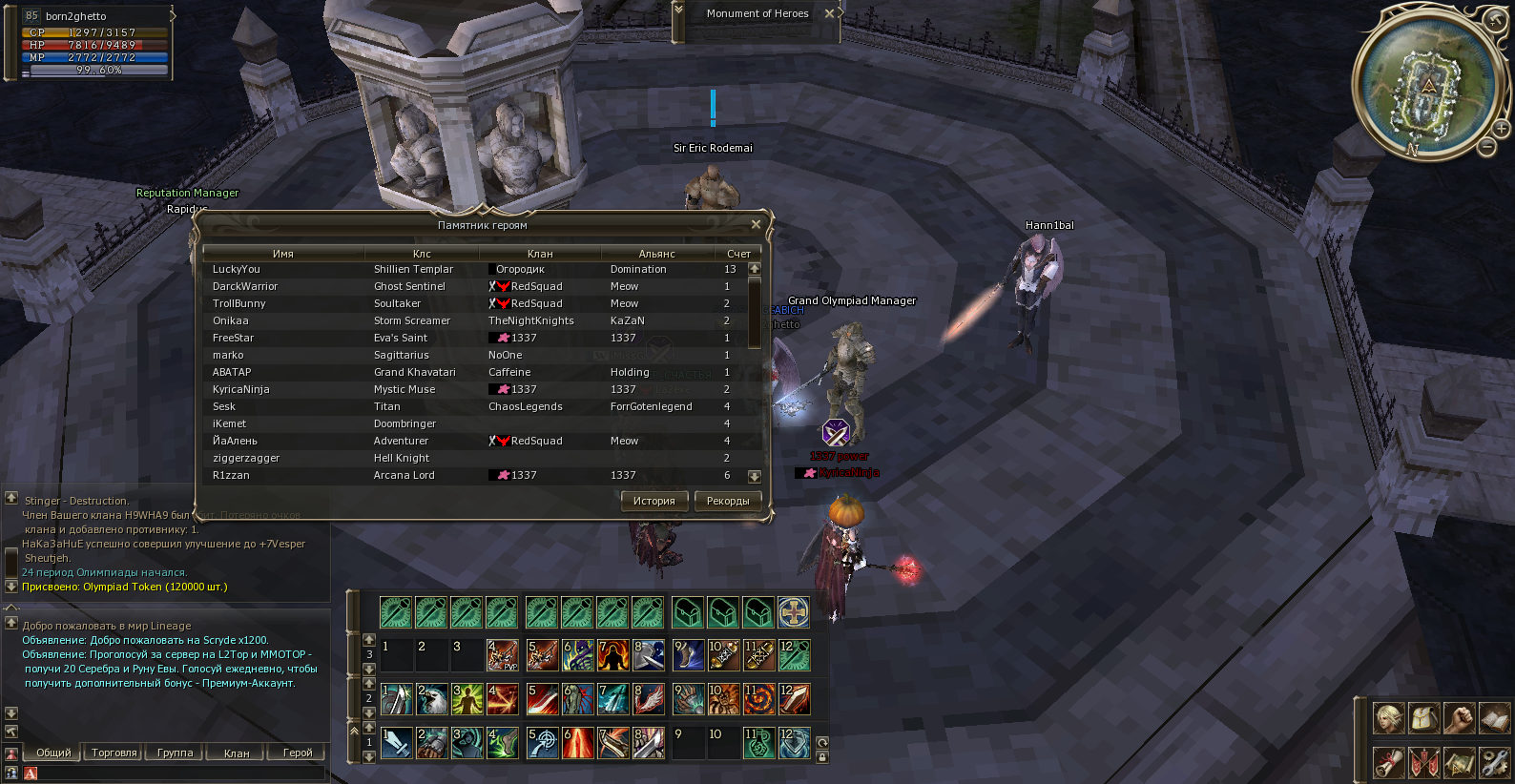Activate the white eagle skill in slot 2
Image resolution: width=1515 pixels, height=784 pixels.
click(x=431, y=699)
